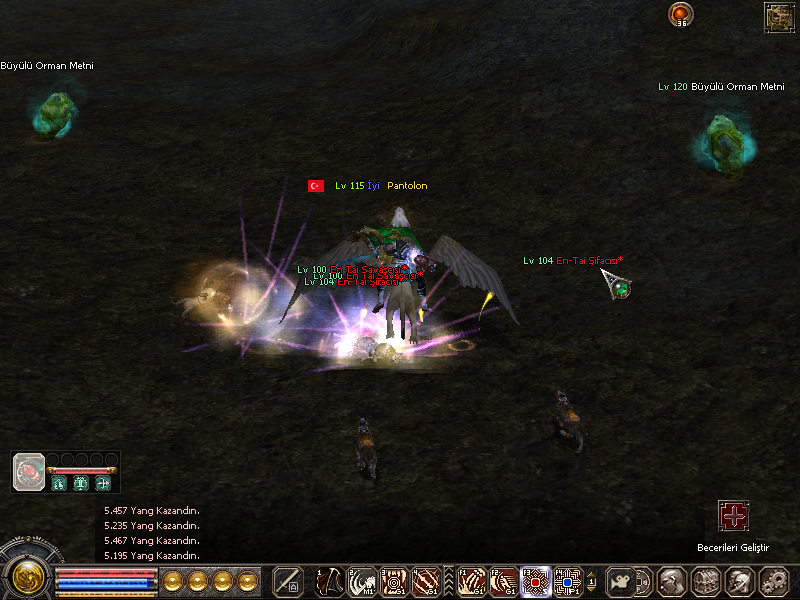Switch the quickslot page number stepper
The width and height of the screenshot is (800, 600).
click(x=591, y=581)
